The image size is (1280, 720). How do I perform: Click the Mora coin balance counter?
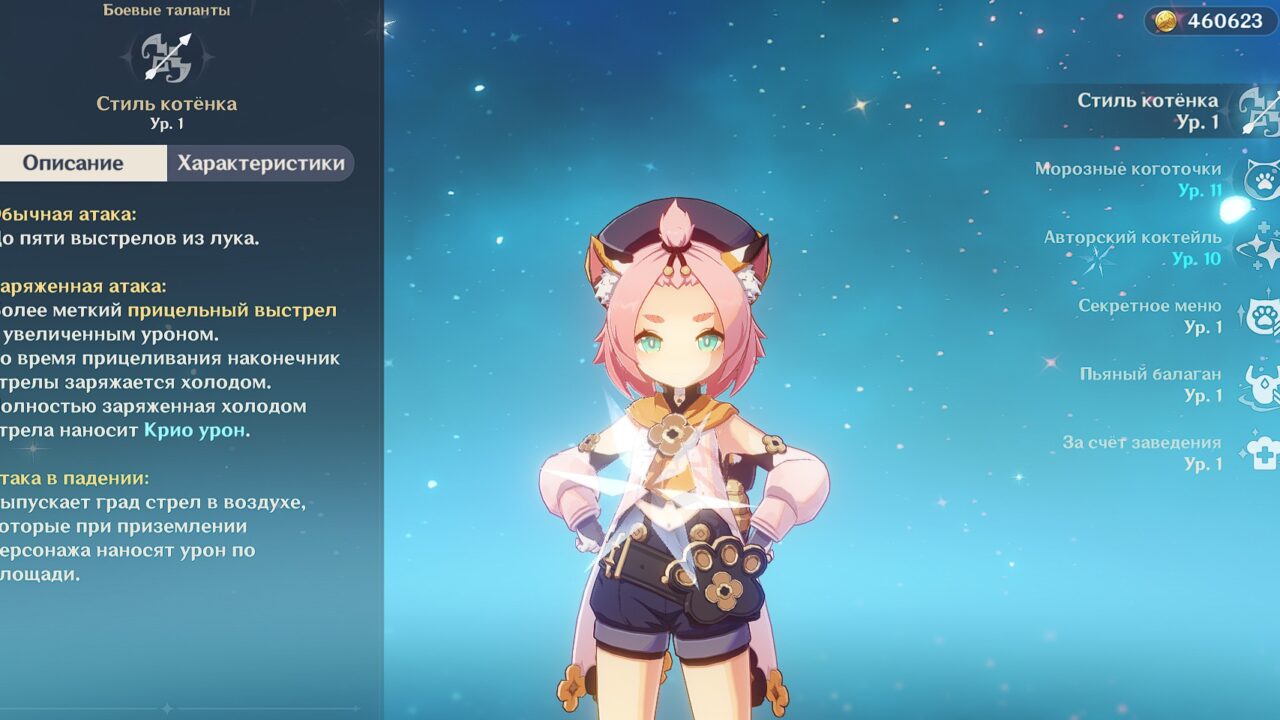(x=1211, y=21)
